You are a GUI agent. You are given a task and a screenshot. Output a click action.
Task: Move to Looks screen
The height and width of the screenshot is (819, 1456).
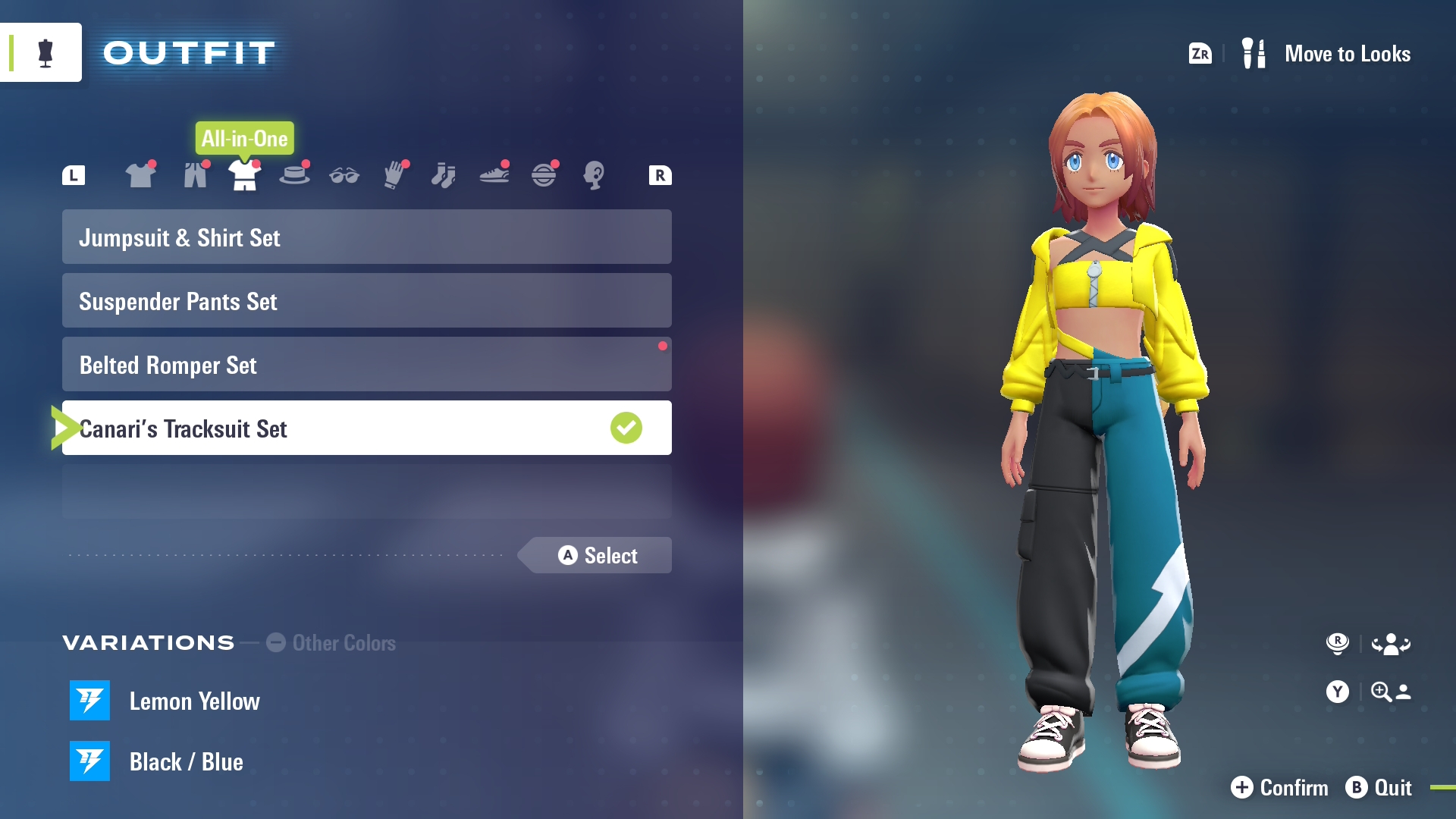tap(1327, 54)
